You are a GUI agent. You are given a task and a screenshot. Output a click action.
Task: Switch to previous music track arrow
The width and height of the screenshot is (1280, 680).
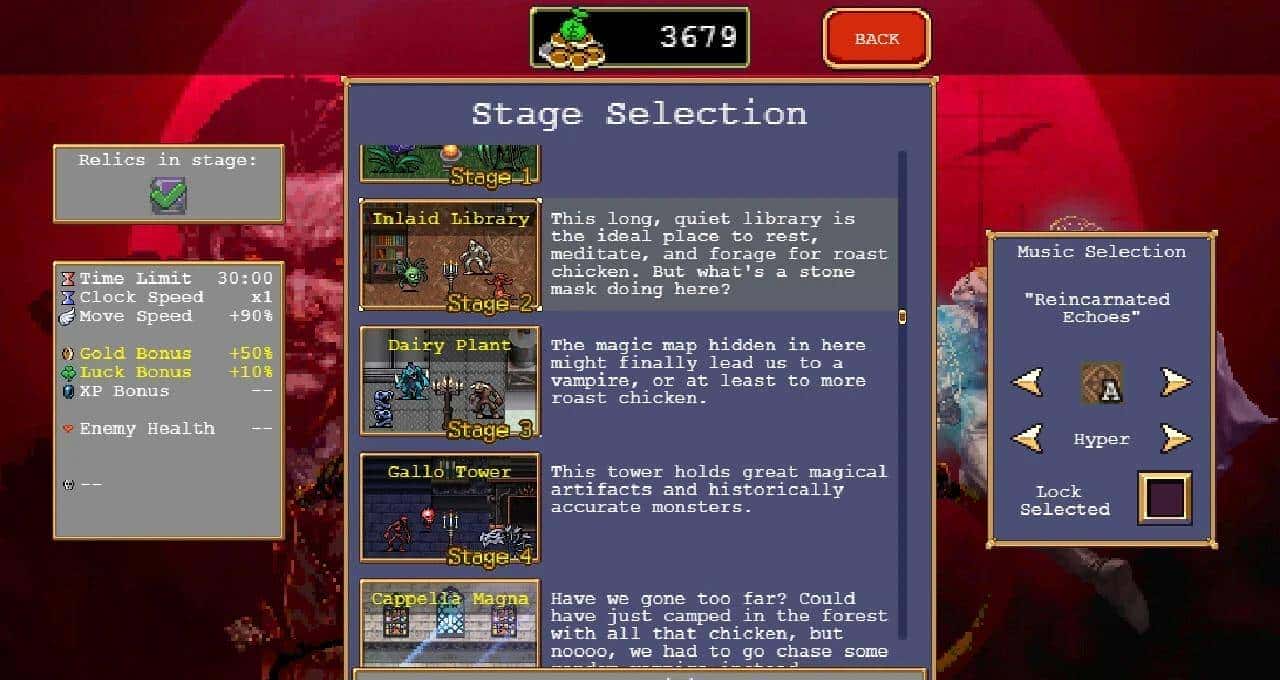pyautogui.click(x=1027, y=382)
